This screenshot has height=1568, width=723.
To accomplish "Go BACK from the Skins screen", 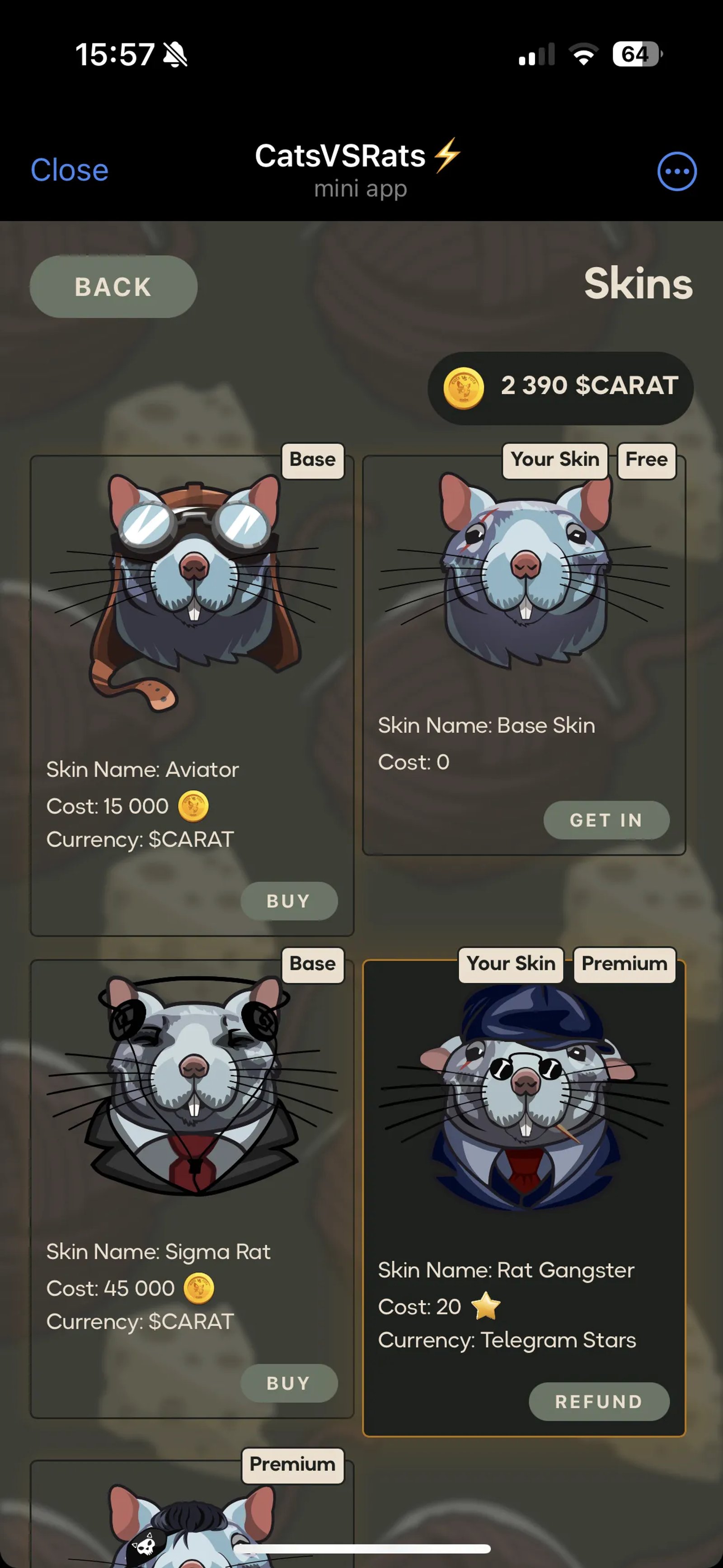I will tap(113, 286).
